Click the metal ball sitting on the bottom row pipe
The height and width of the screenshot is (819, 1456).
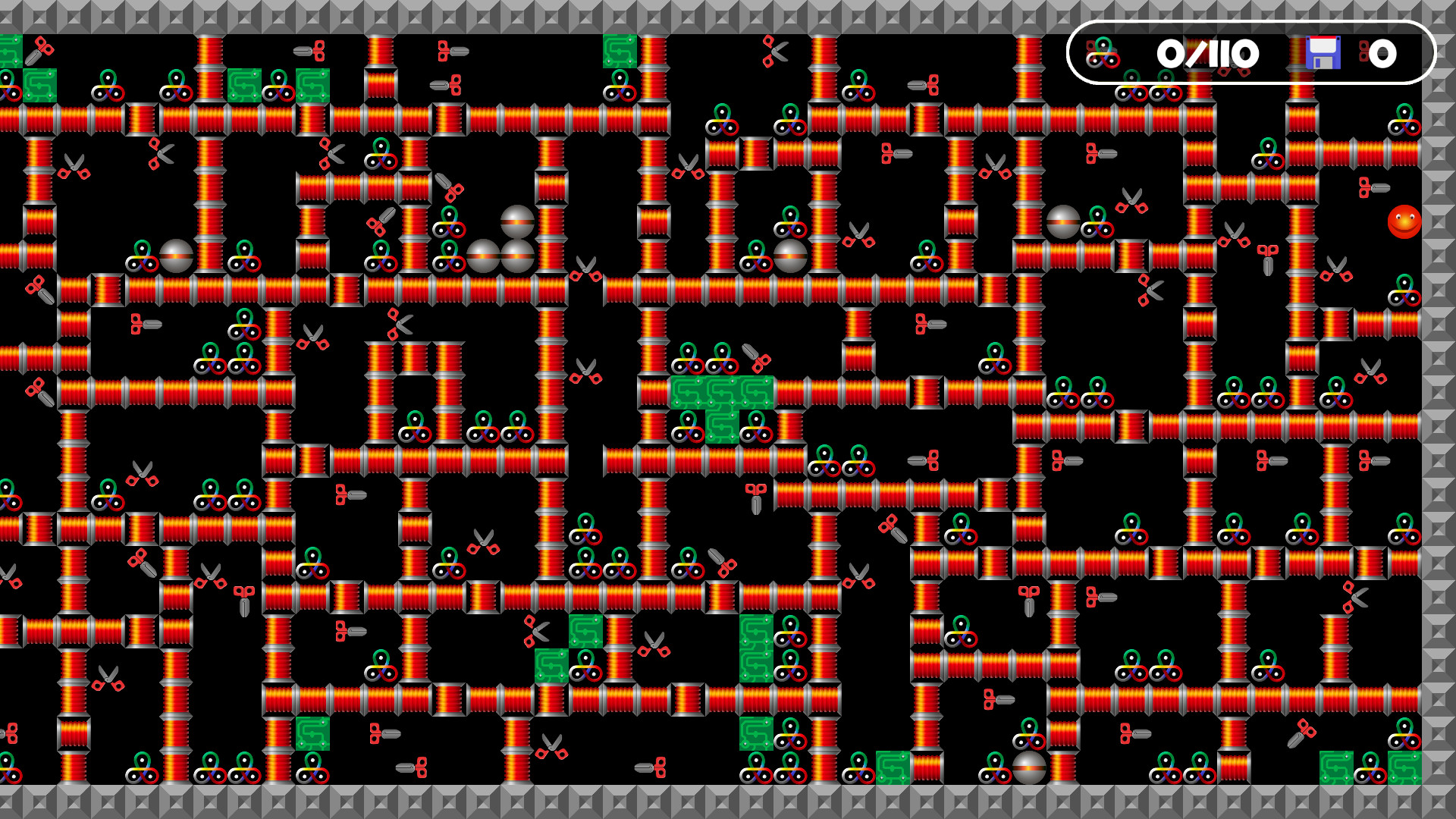coord(1029,770)
